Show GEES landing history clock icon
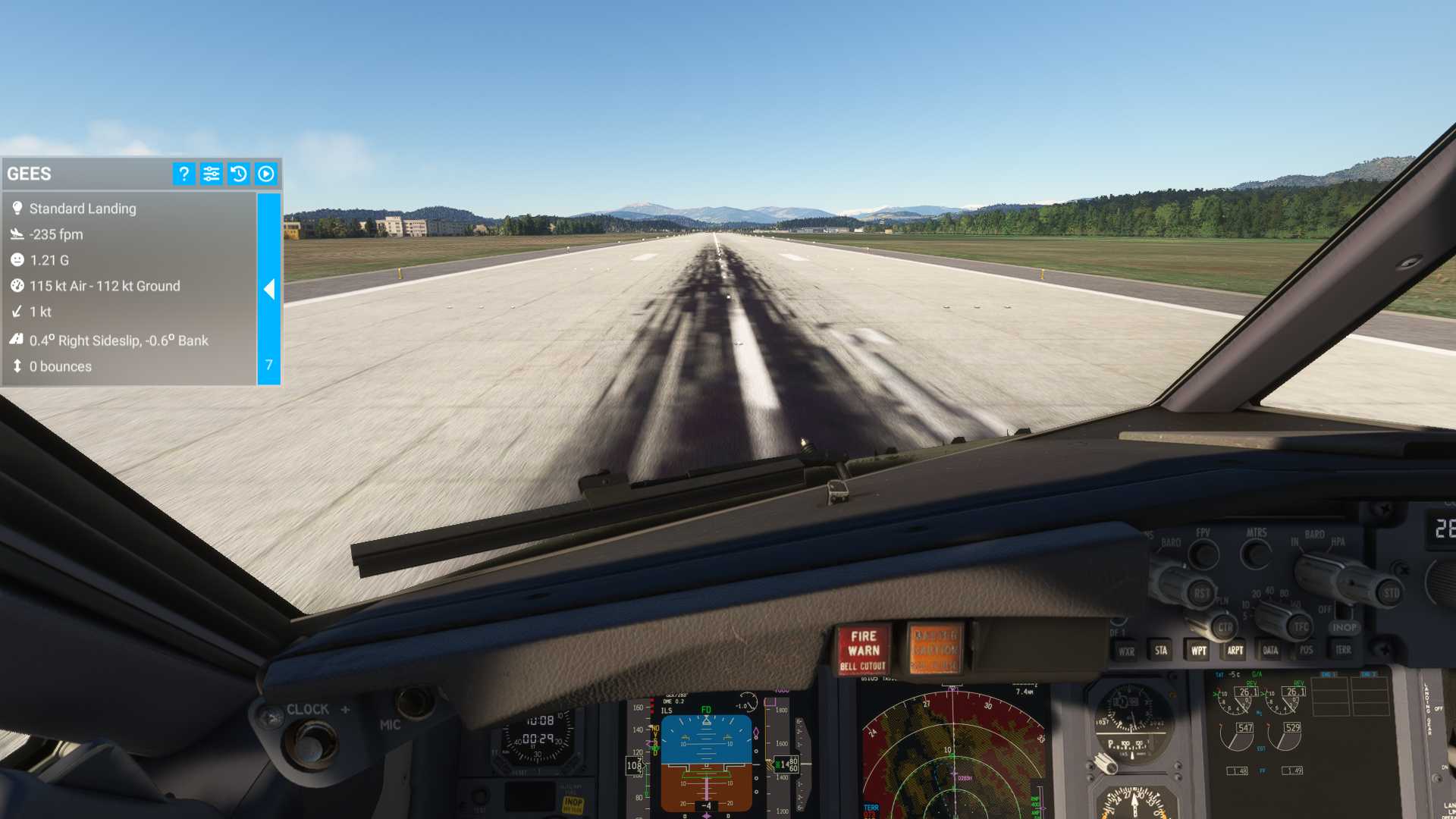Viewport: 1456px width, 819px height. 238,174
